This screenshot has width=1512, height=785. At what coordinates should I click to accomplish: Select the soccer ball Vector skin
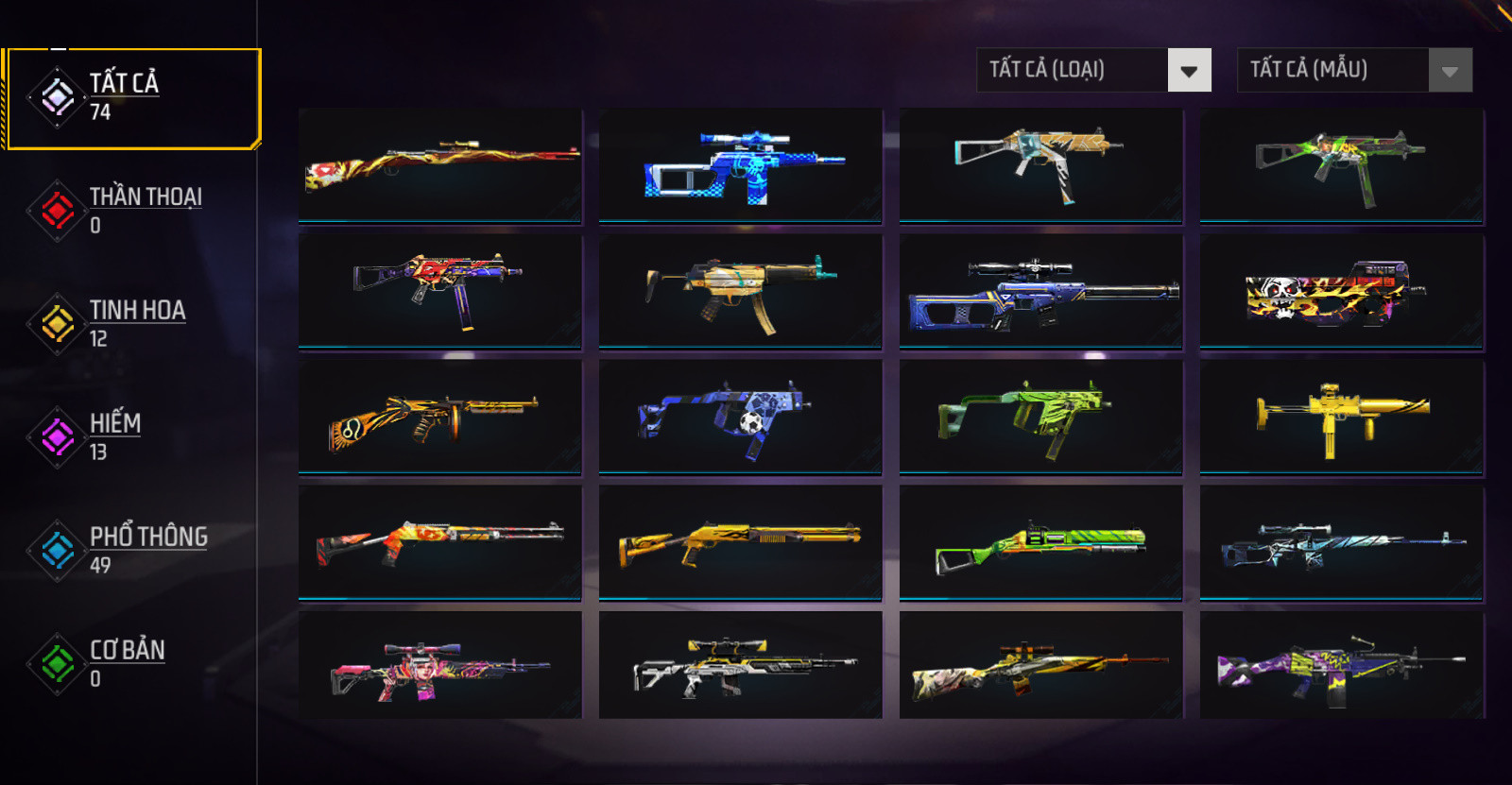[x=740, y=417]
